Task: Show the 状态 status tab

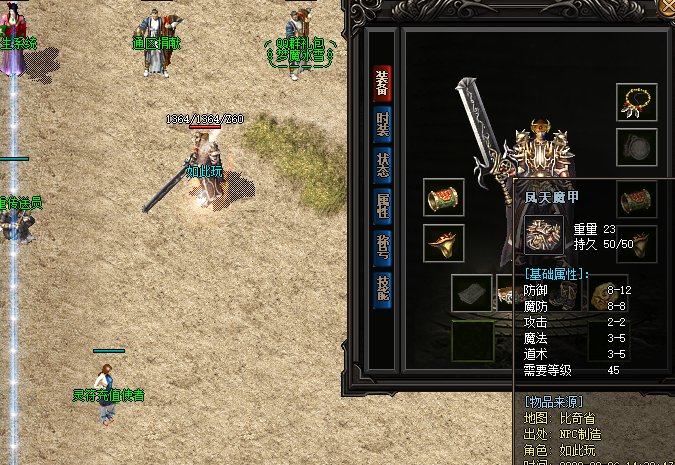Action: click(x=382, y=164)
